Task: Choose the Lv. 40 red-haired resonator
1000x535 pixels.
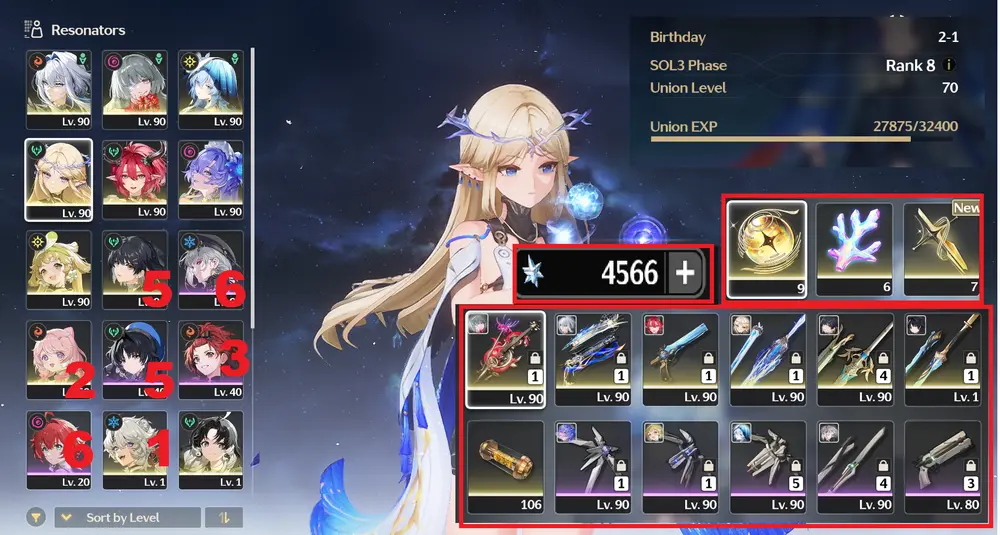Action: [x=210, y=358]
